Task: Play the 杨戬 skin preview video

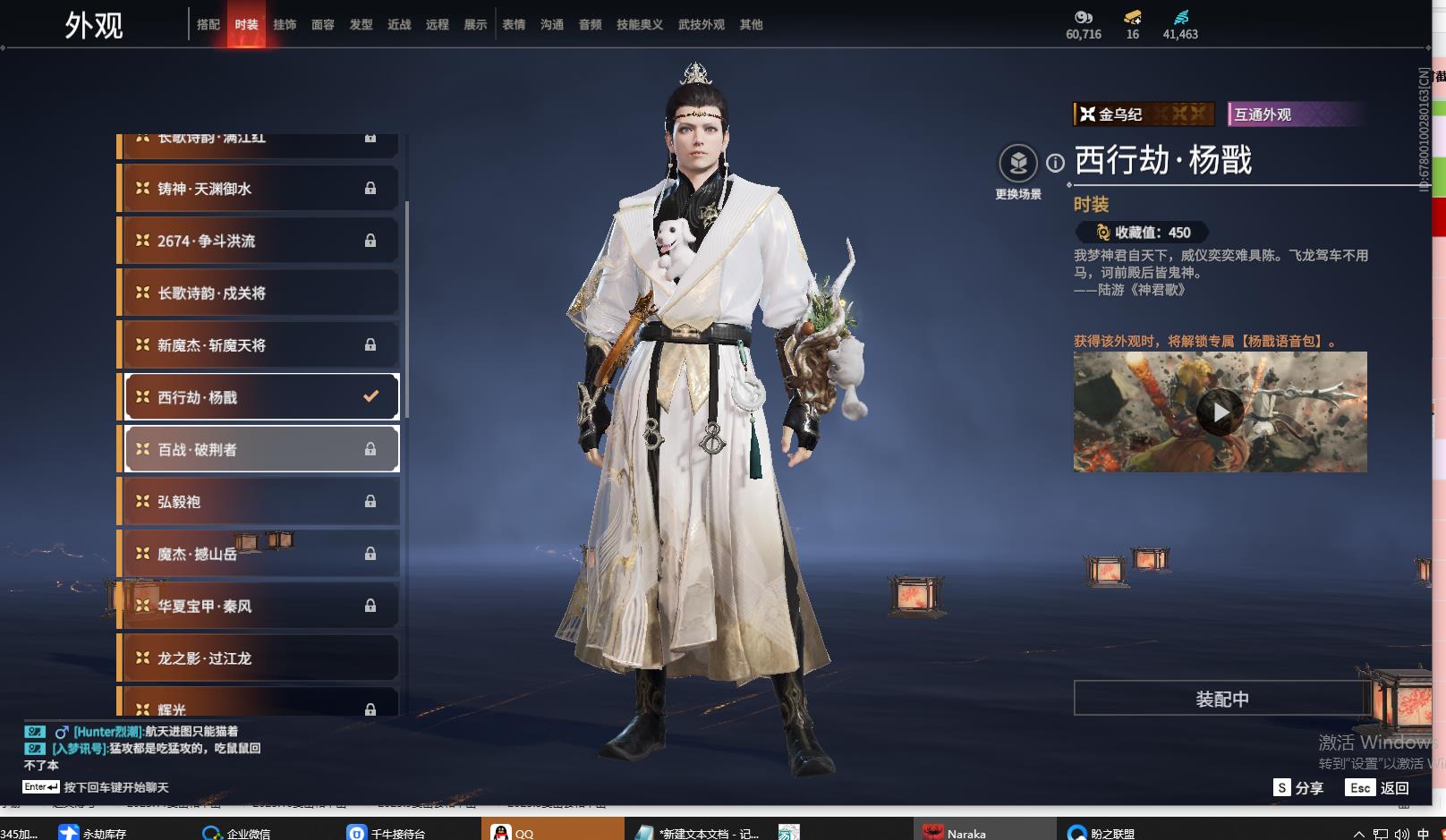Action: click(1221, 412)
